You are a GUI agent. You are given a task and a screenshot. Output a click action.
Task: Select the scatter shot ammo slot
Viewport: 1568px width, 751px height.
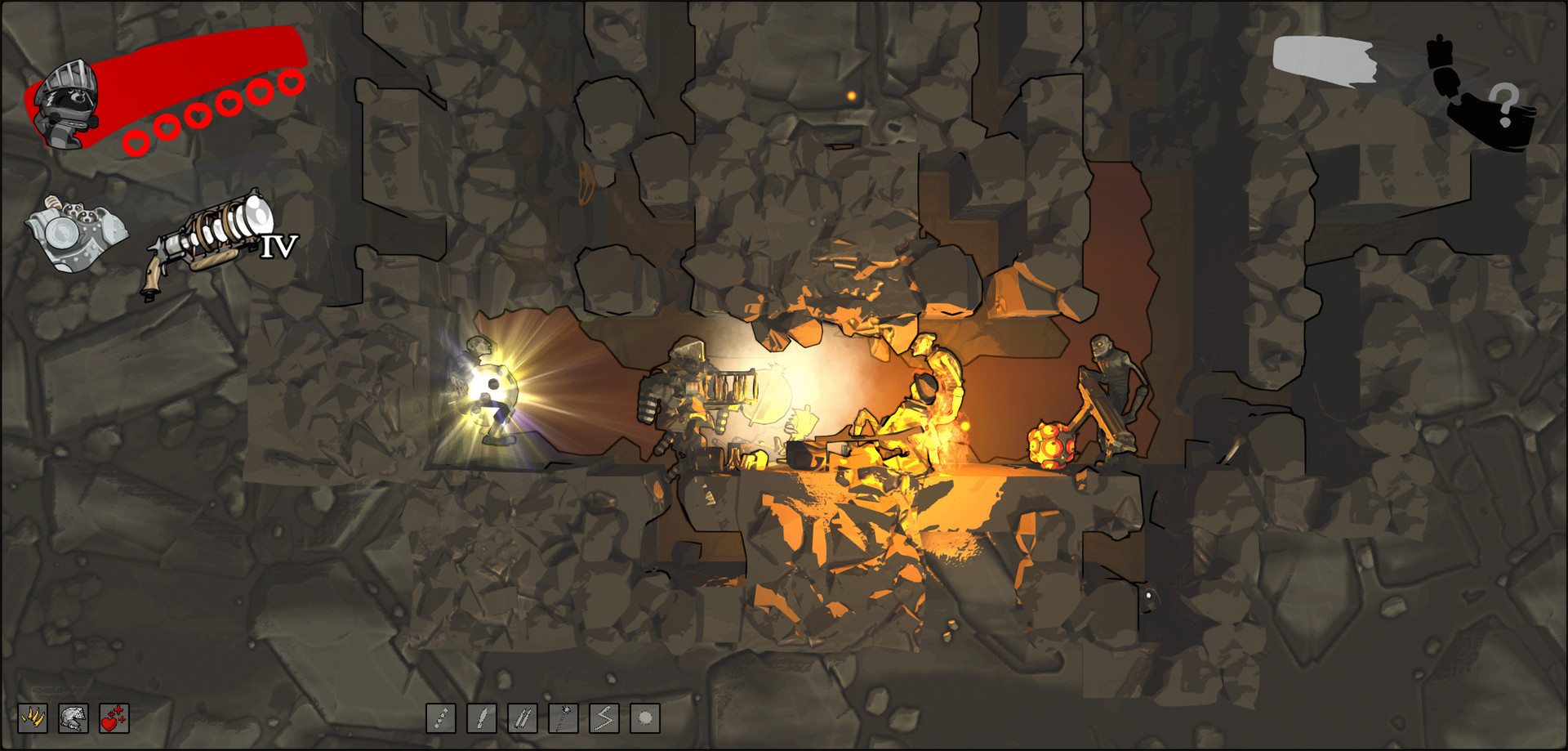443,718
